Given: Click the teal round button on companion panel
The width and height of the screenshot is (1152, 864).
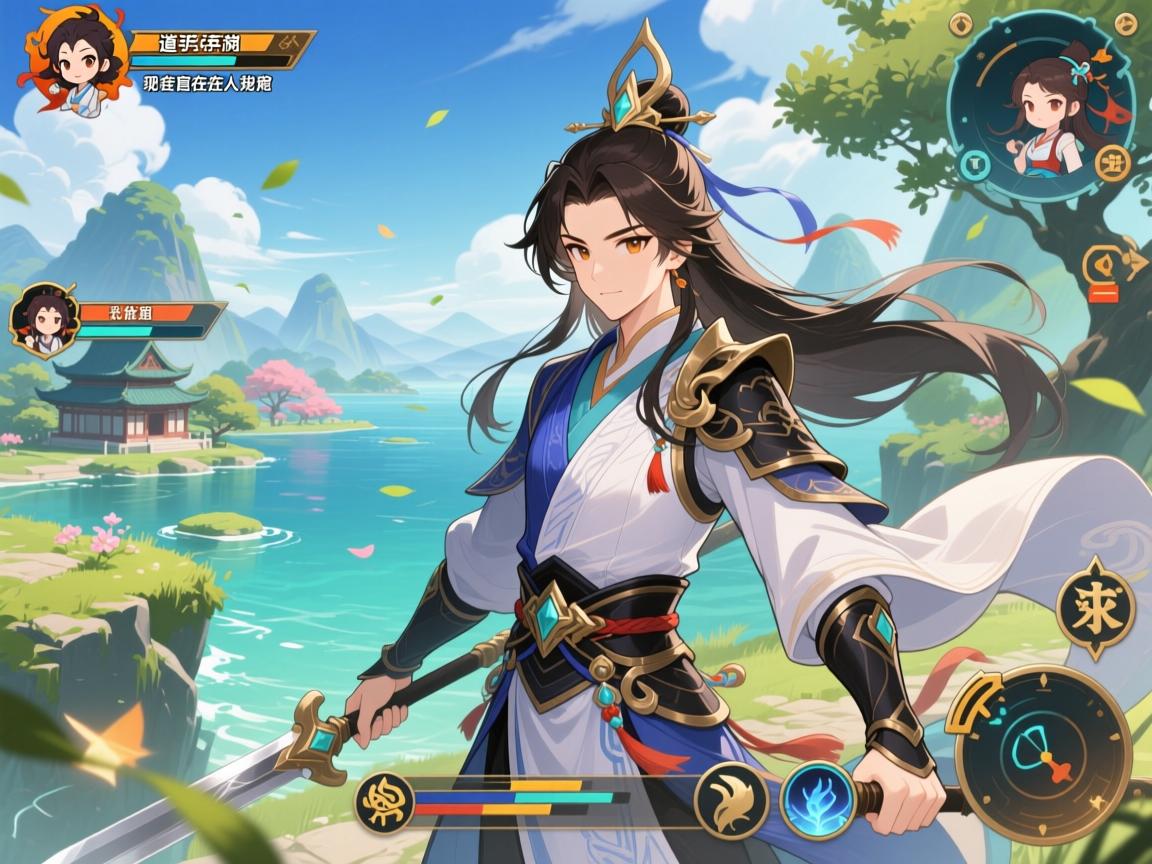Looking at the screenshot, I should click(x=973, y=164).
